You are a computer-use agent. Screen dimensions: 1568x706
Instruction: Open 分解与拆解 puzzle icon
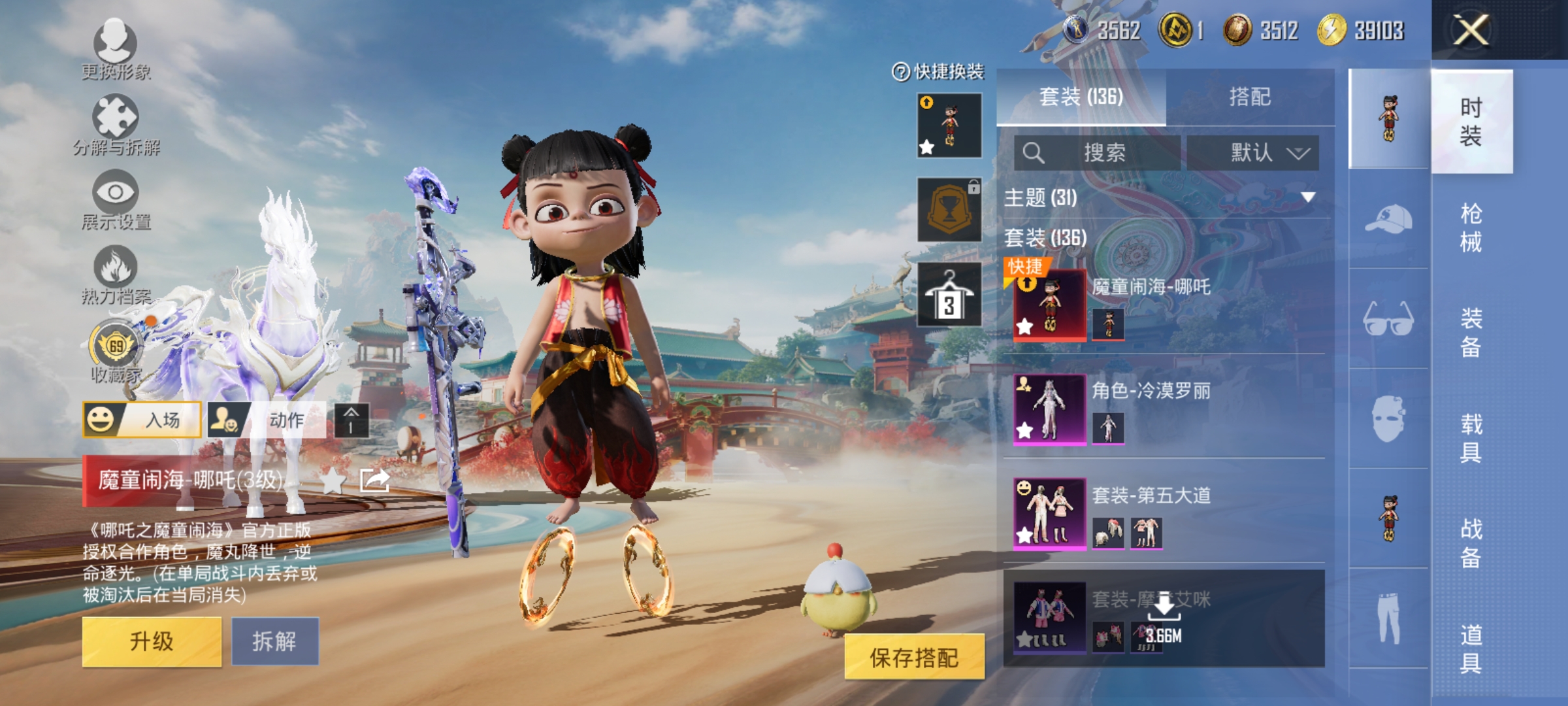[116, 124]
